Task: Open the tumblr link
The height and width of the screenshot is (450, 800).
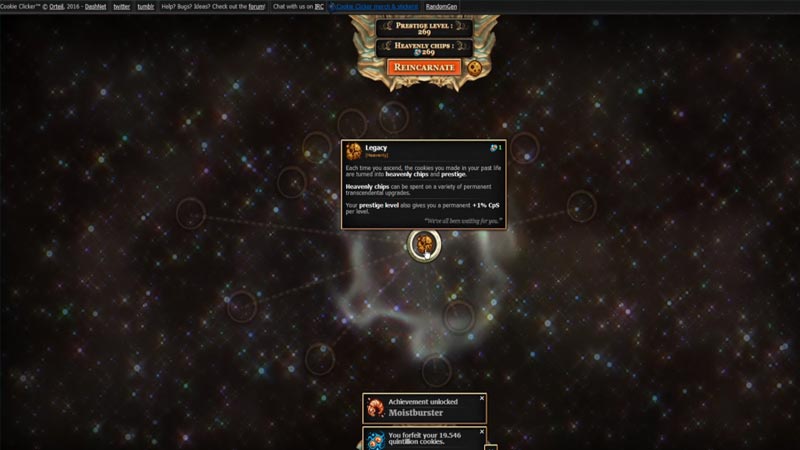Action: (x=146, y=6)
